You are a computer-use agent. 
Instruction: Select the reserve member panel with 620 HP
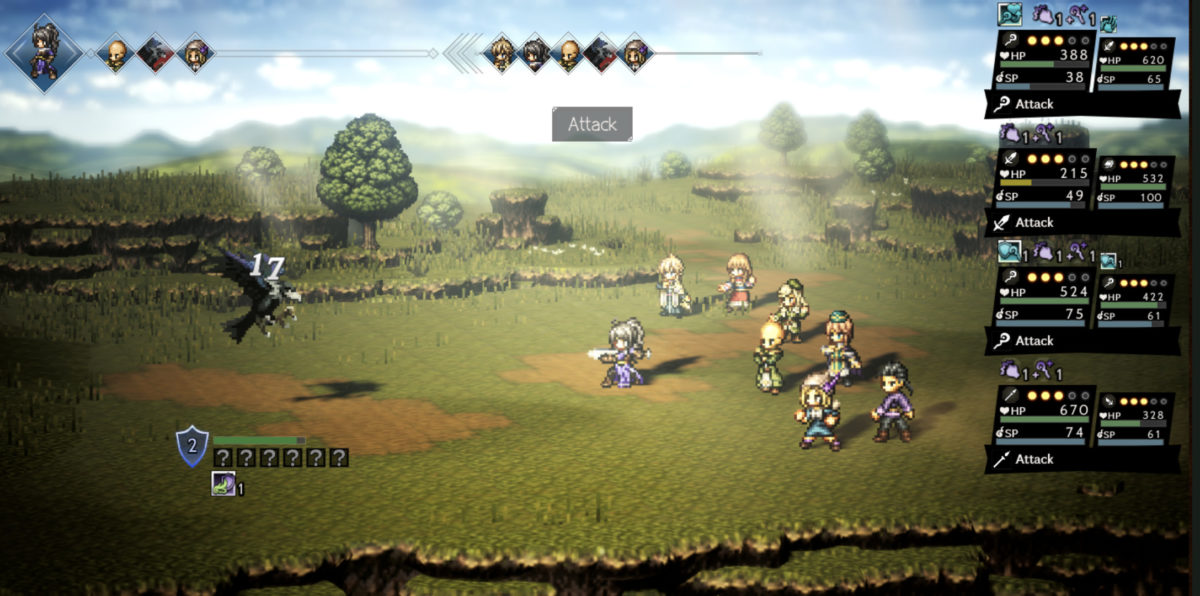[x=1133, y=63]
